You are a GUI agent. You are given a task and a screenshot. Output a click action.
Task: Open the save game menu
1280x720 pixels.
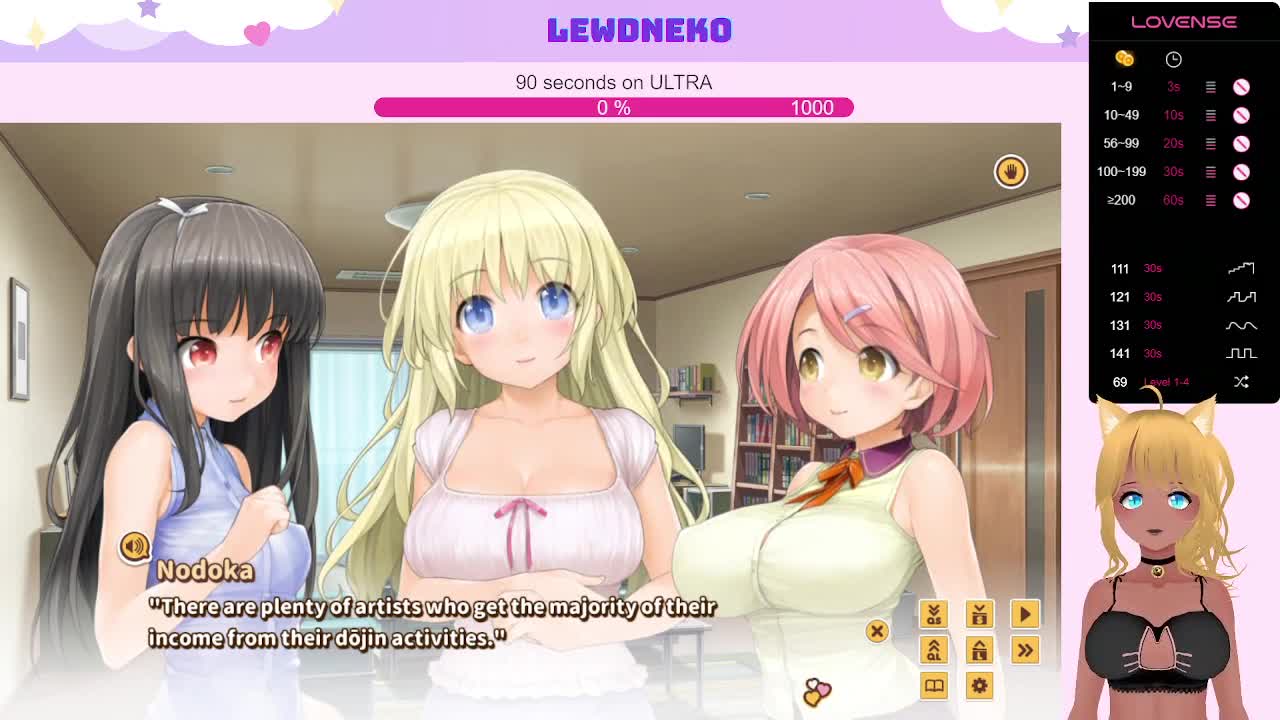pyautogui.click(x=979, y=614)
